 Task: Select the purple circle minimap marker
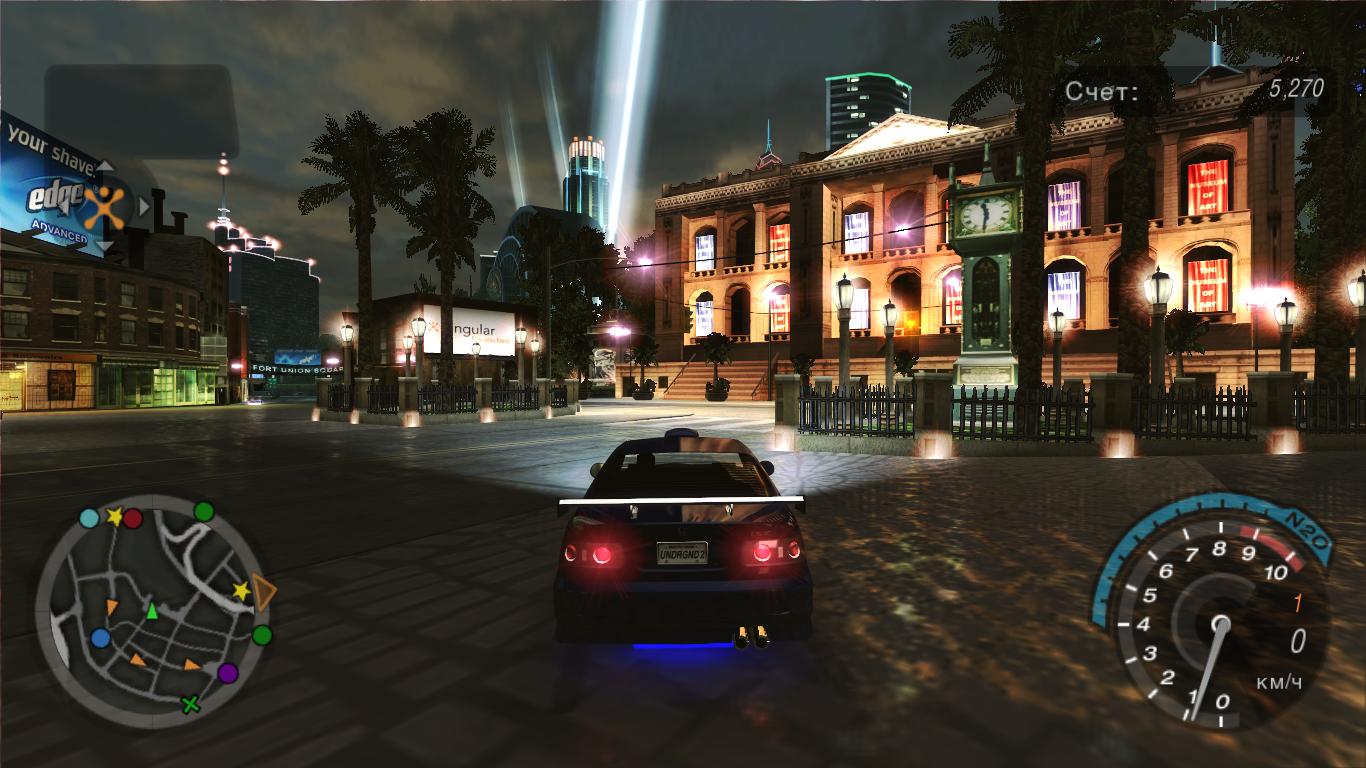228,673
